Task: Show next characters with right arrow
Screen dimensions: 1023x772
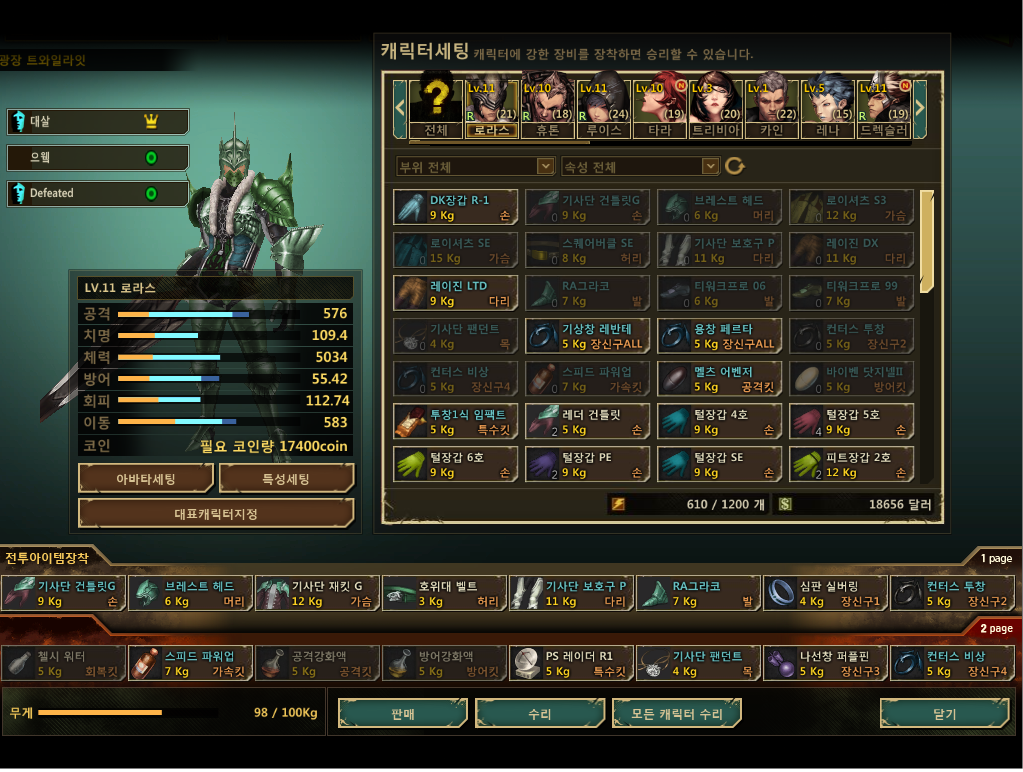Action: 920,102
